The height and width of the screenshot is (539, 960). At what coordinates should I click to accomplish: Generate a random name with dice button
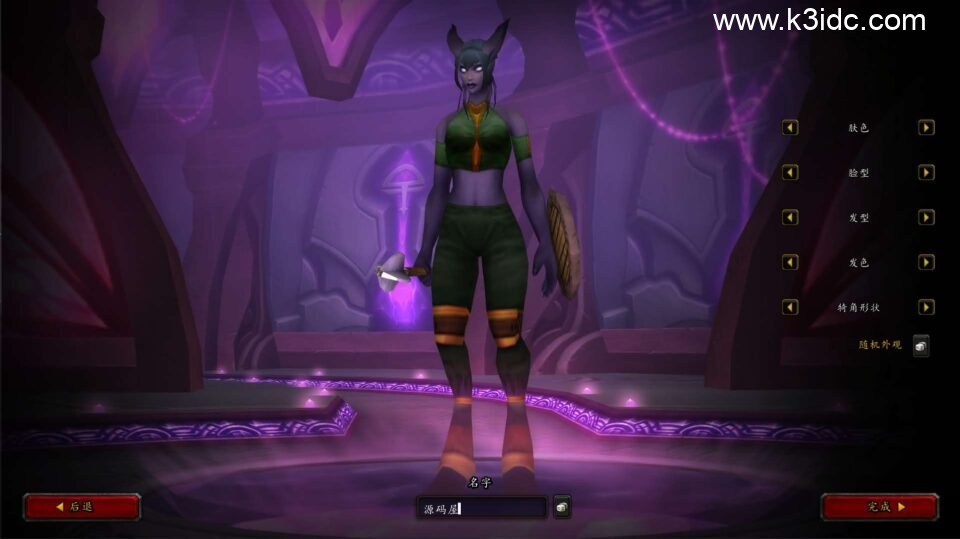click(x=562, y=508)
